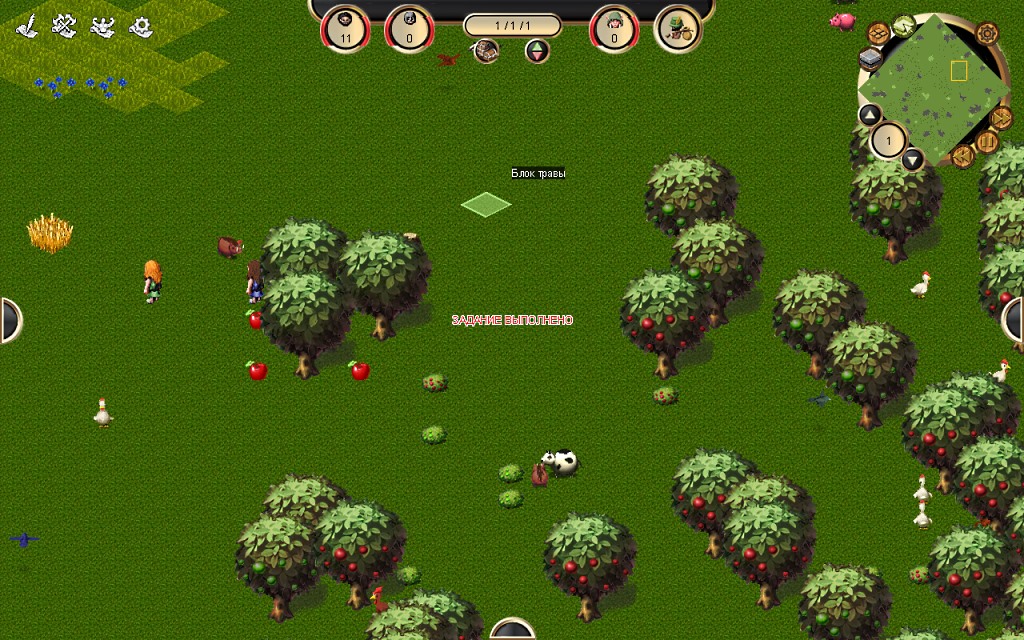1024x640 pixels.
Task: Click the strongman figure scroll icon
Action: [x=102, y=26]
